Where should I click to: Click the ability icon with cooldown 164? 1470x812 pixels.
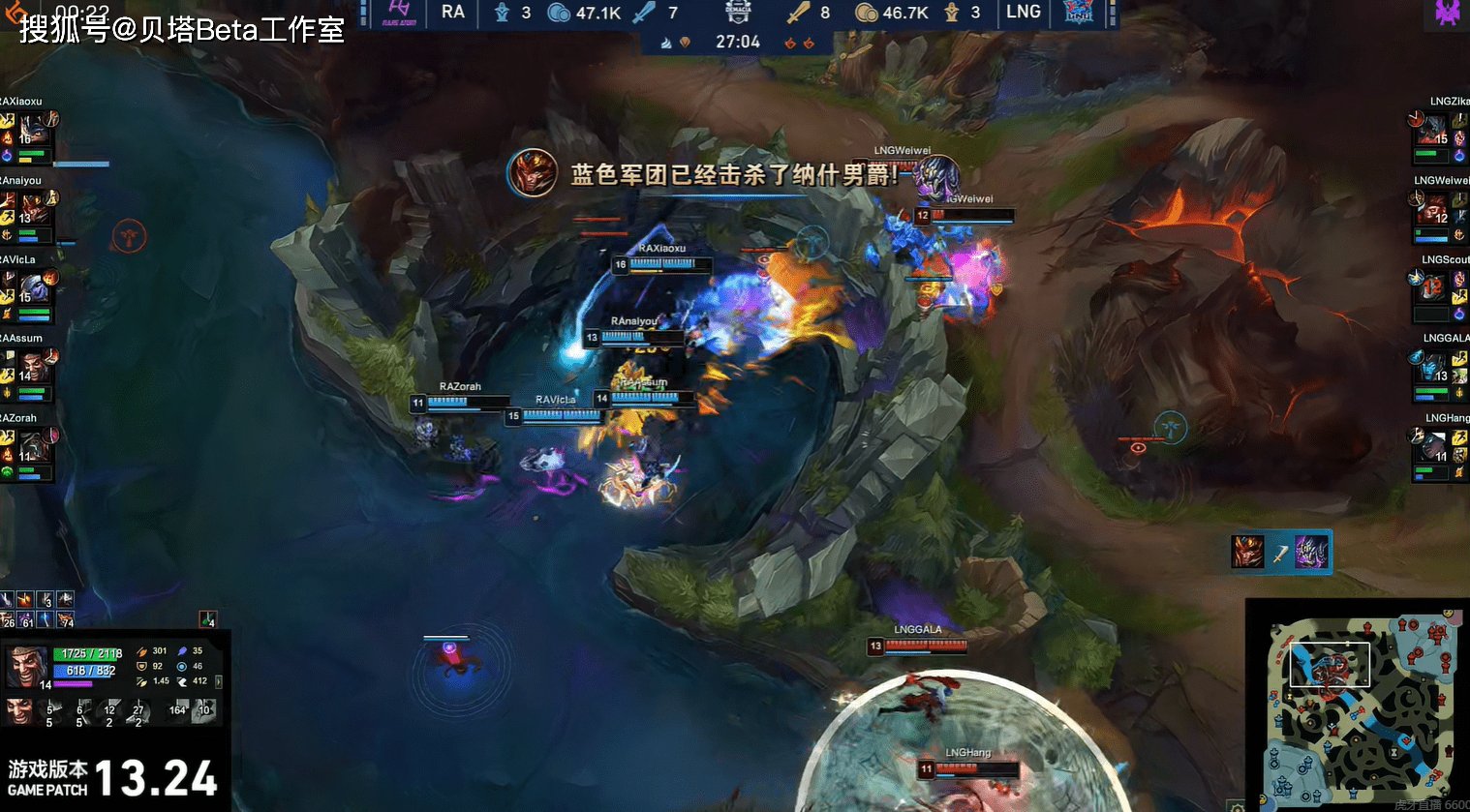pos(176,709)
